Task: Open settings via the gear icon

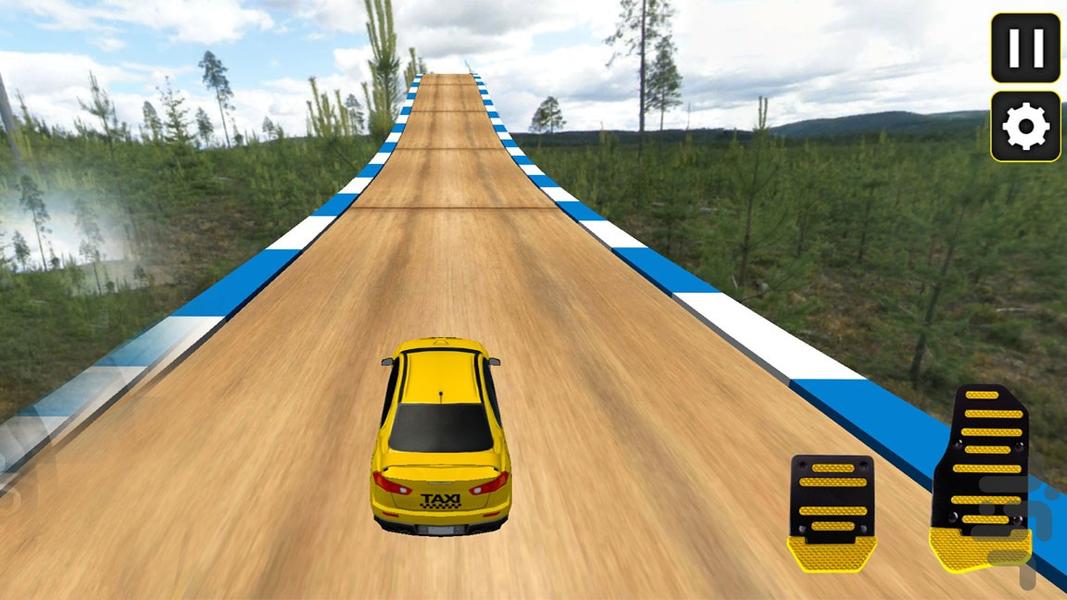Action: (1025, 126)
